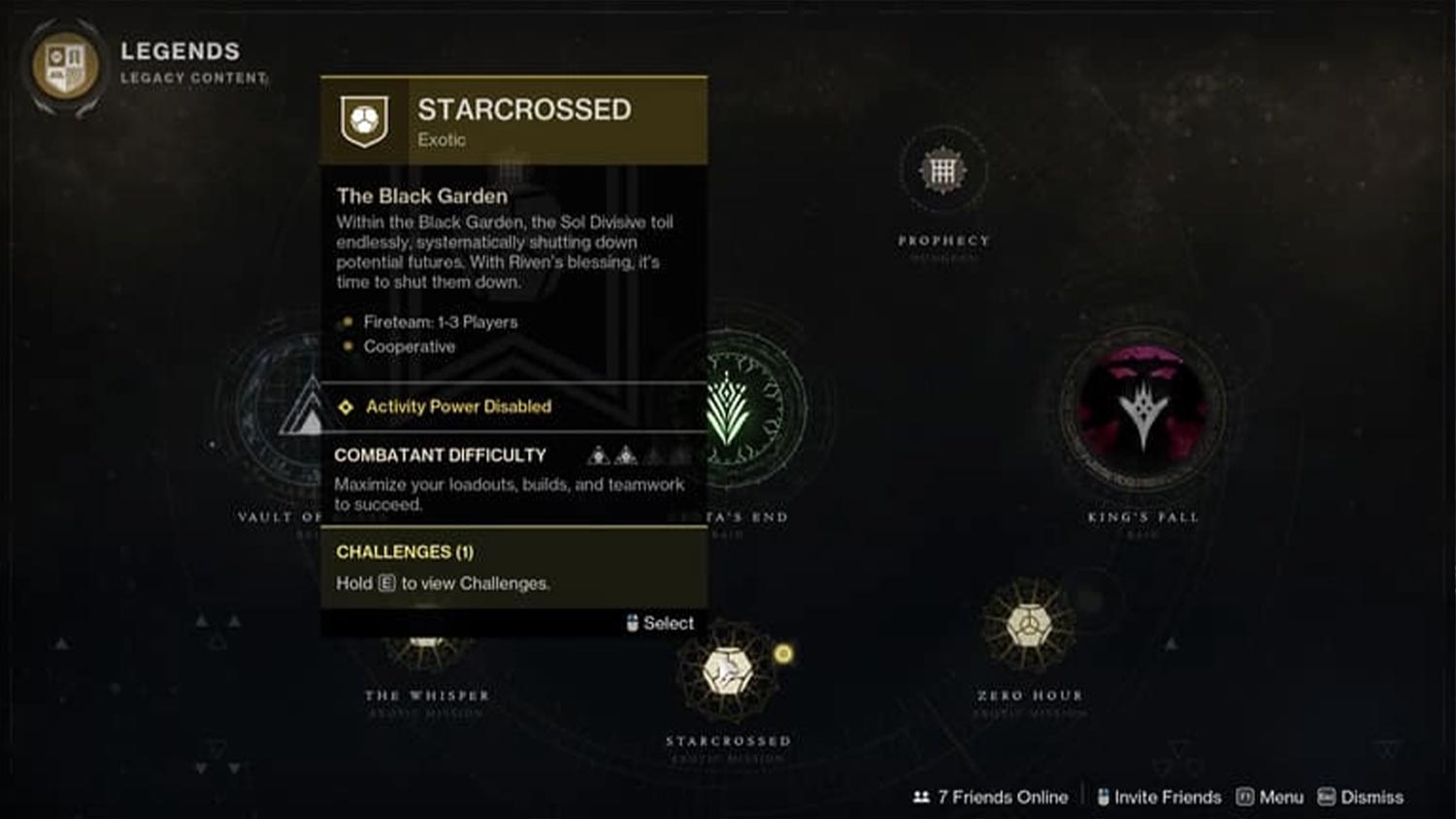1456x819 pixels.
Task: Select the Legacy Content heading
Action: (192, 77)
